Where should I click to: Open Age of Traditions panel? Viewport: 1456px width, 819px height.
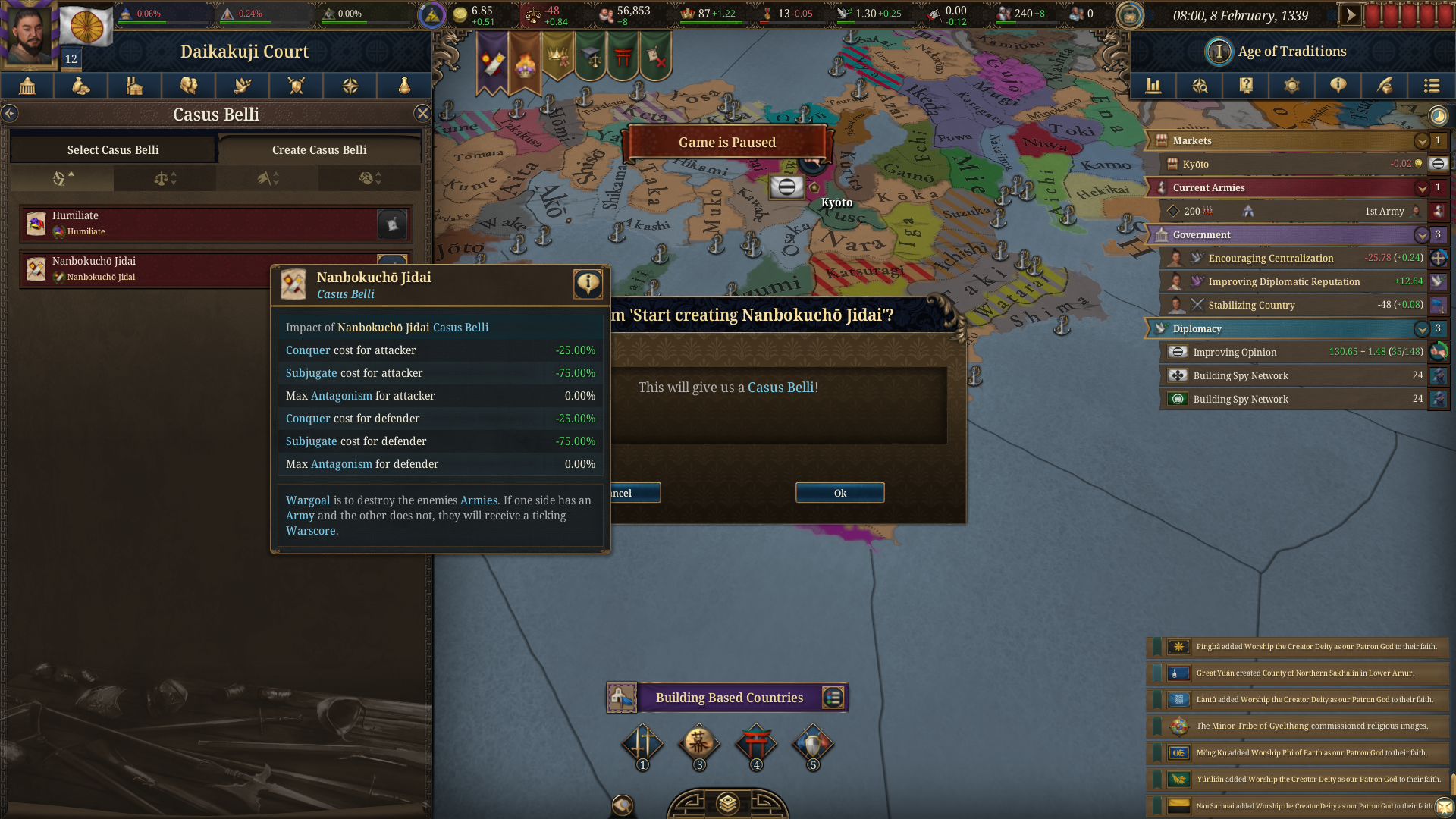click(x=1291, y=52)
